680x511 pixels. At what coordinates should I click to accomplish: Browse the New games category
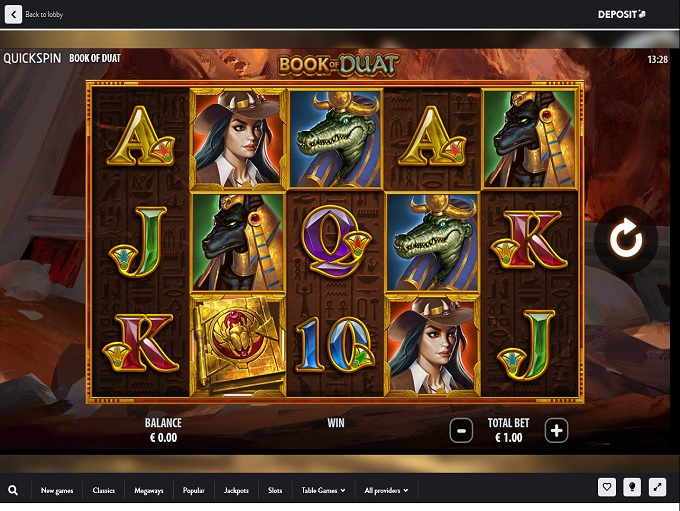point(57,490)
